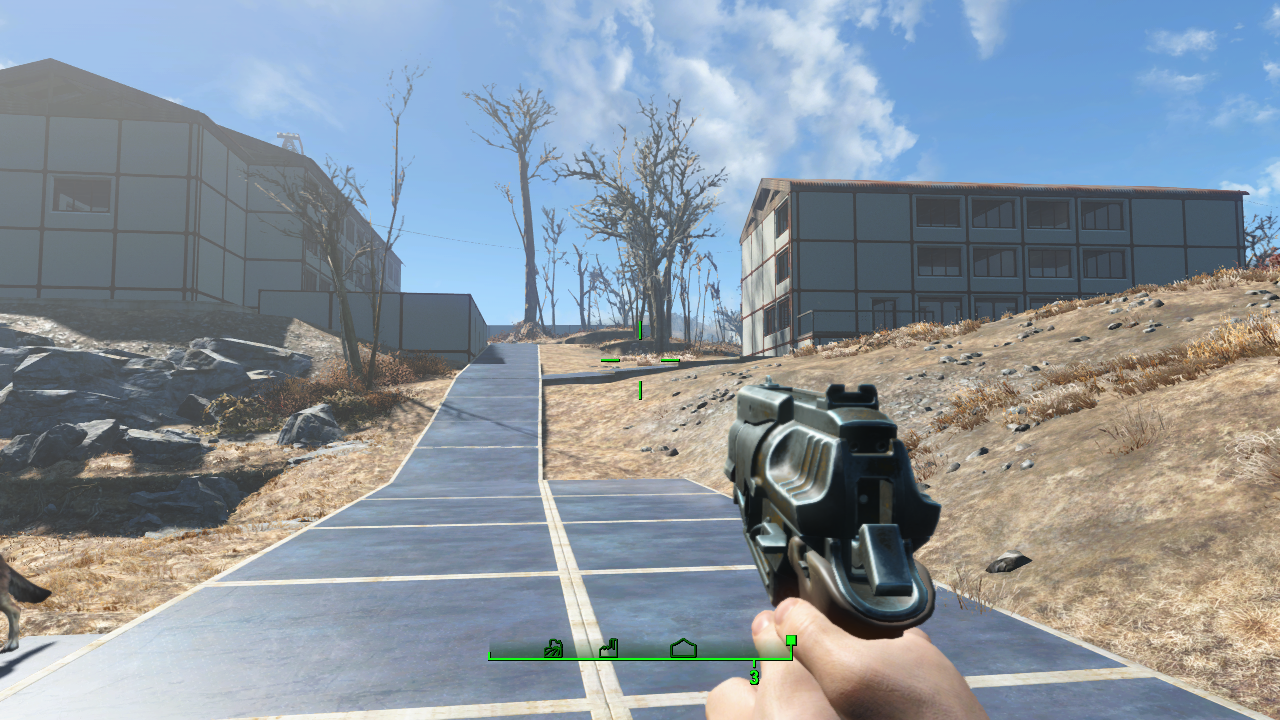Click the bottom tick mark of the reticle
The image size is (1280, 720).
[x=640, y=390]
